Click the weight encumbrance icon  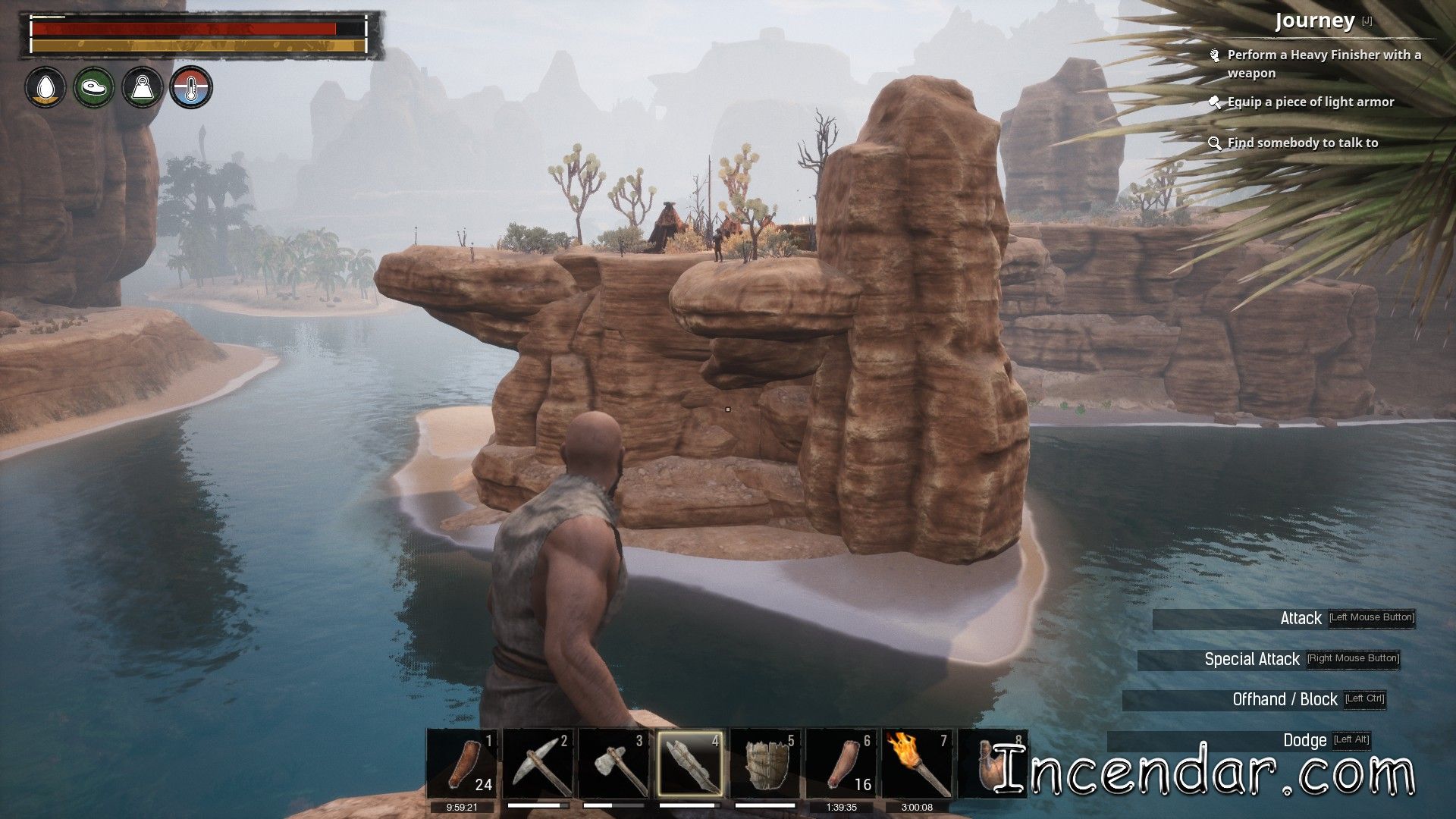143,88
